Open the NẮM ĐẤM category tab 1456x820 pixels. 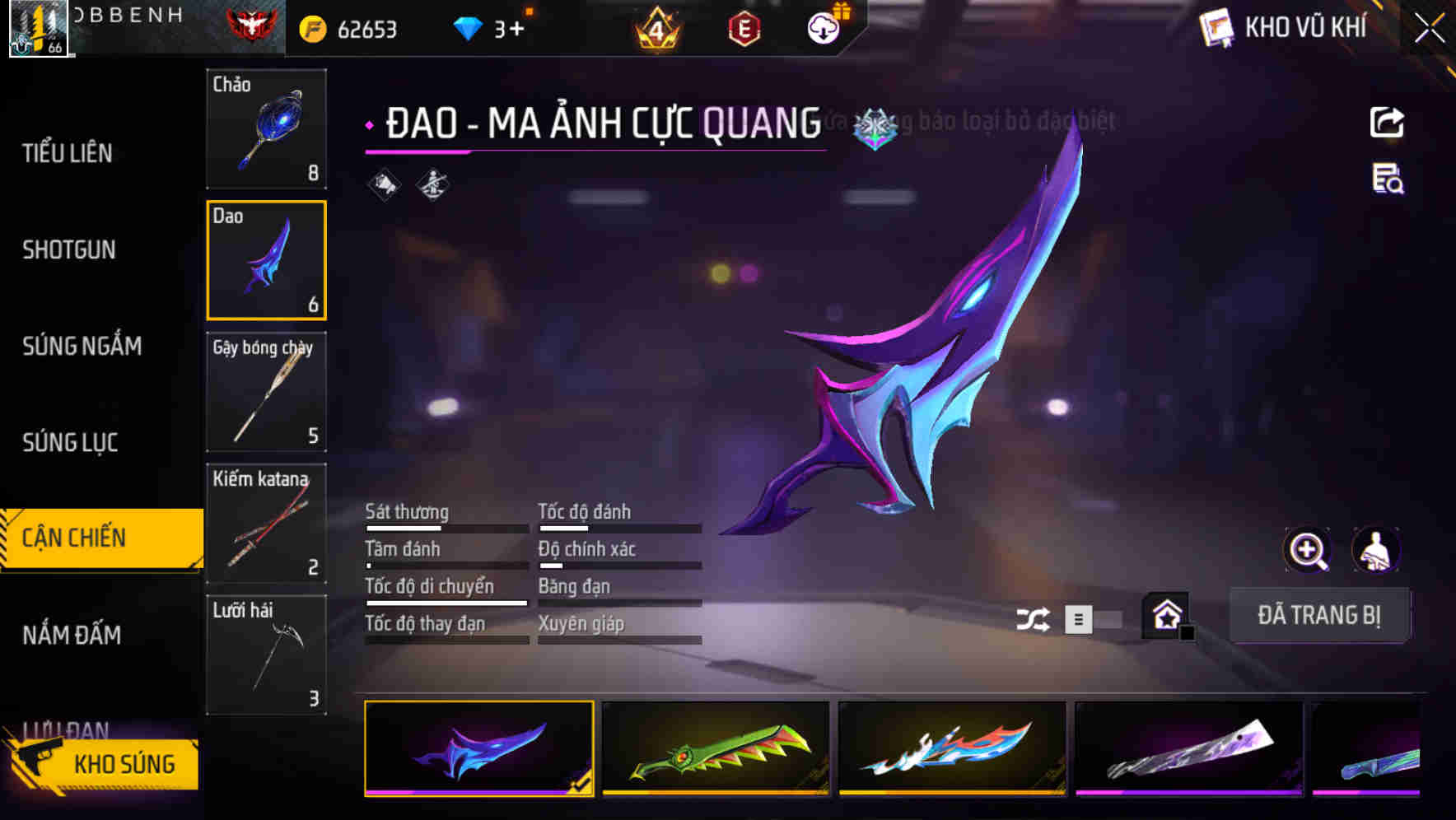click(70, 634)
